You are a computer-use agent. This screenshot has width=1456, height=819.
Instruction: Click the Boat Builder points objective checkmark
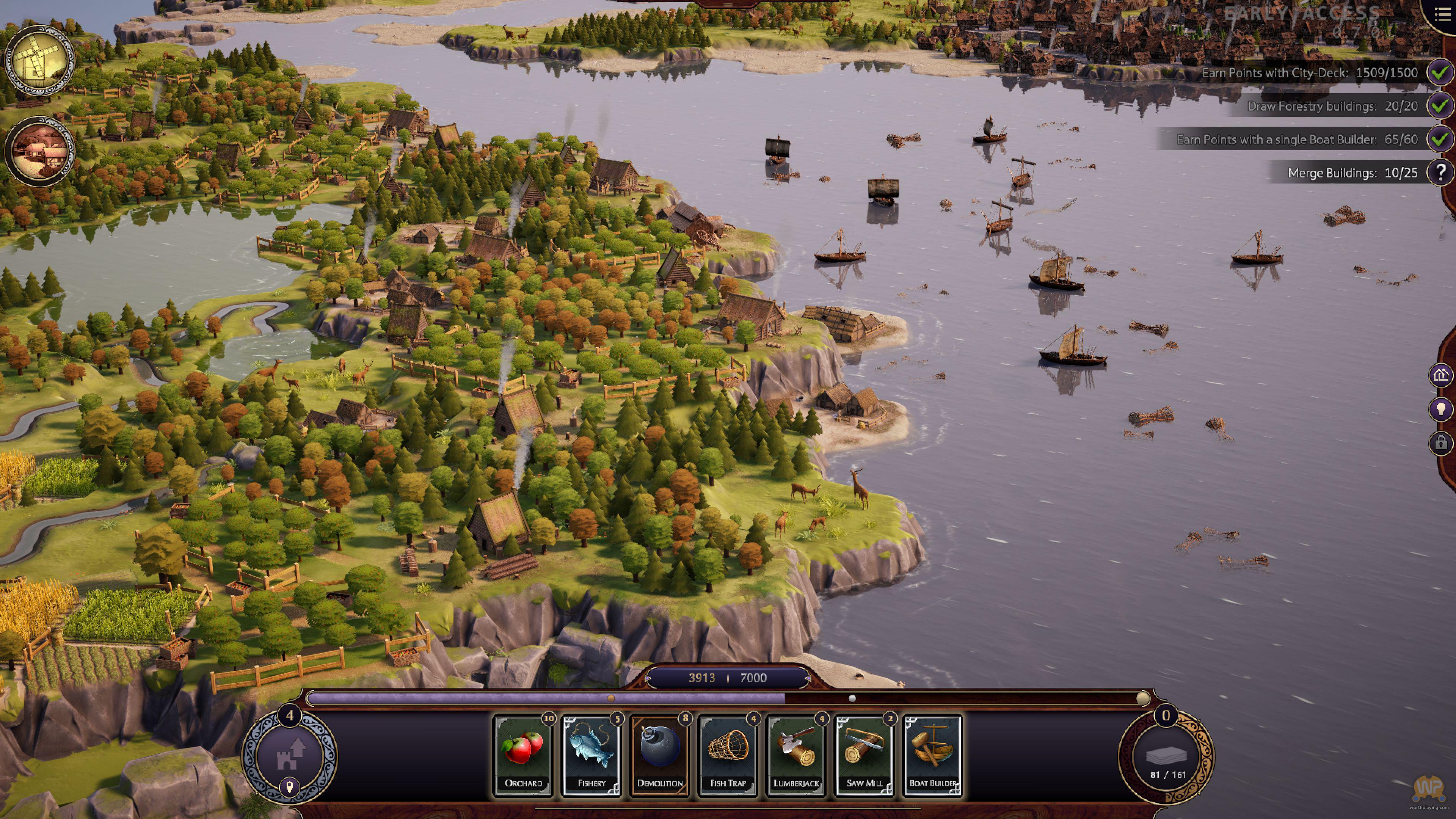tap(1441, 139)
